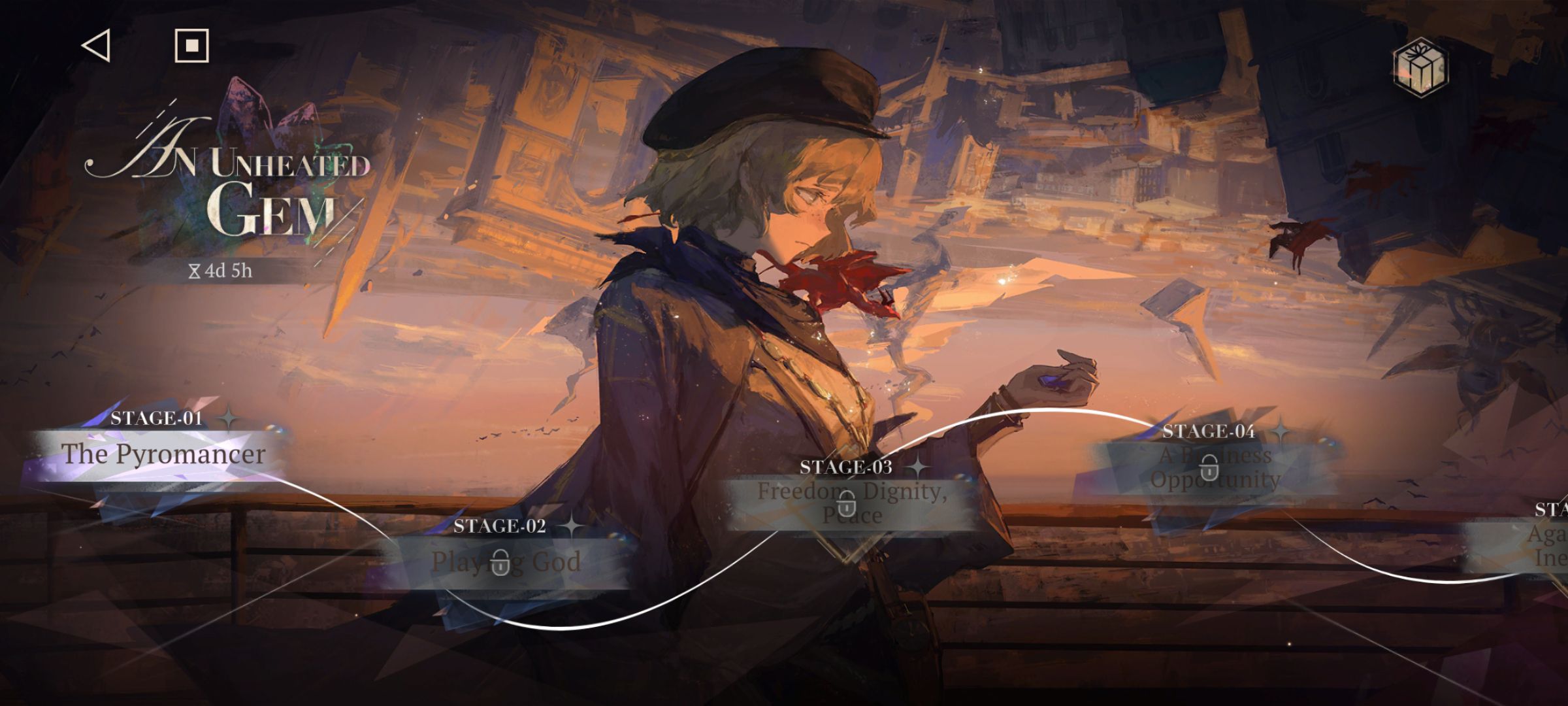Tap the square home icon
This screenshot has height=706, width=1568.
click(x=191, y=46)
